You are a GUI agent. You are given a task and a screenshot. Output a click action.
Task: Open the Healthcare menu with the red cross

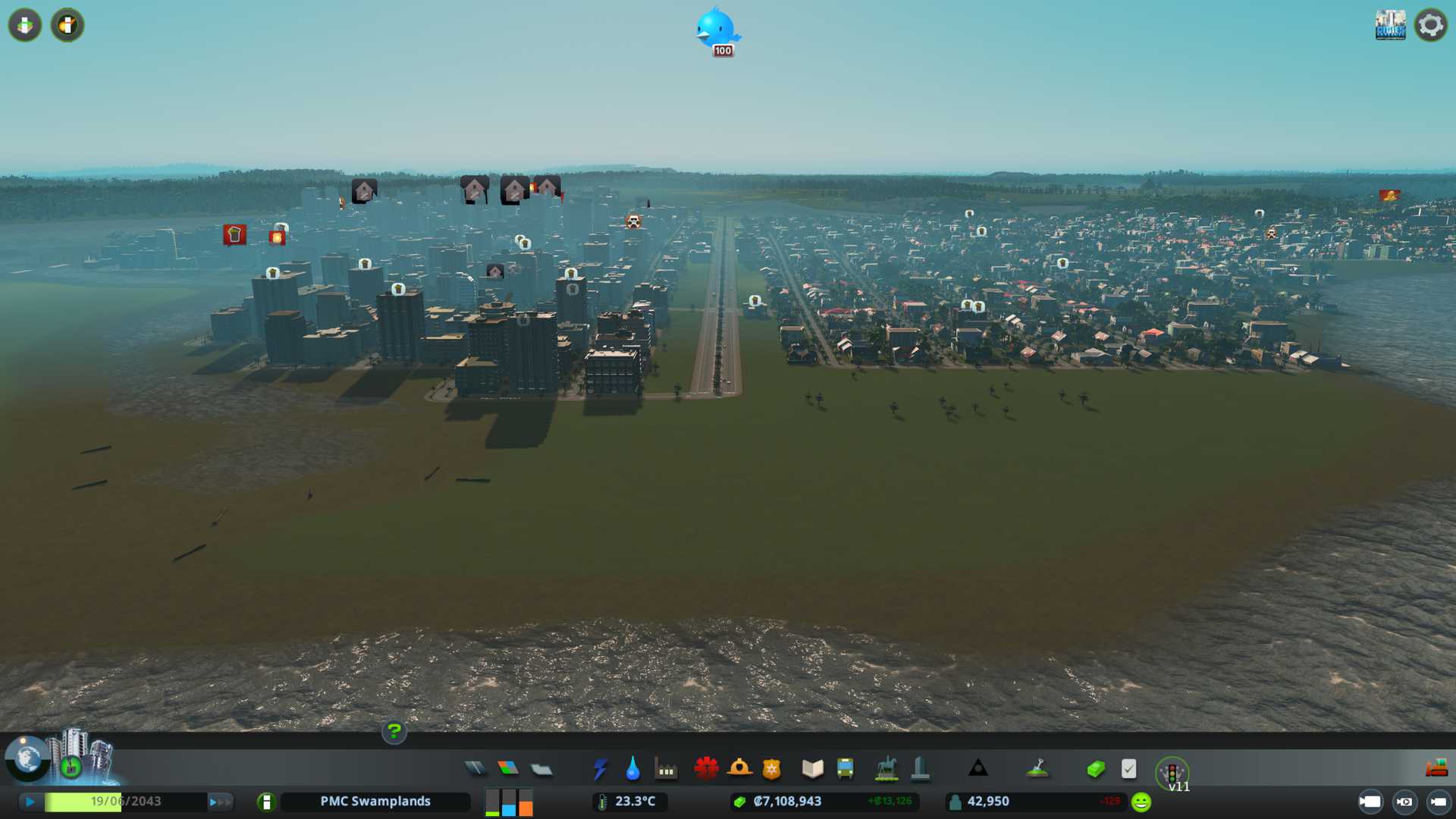tap(706, 769)
